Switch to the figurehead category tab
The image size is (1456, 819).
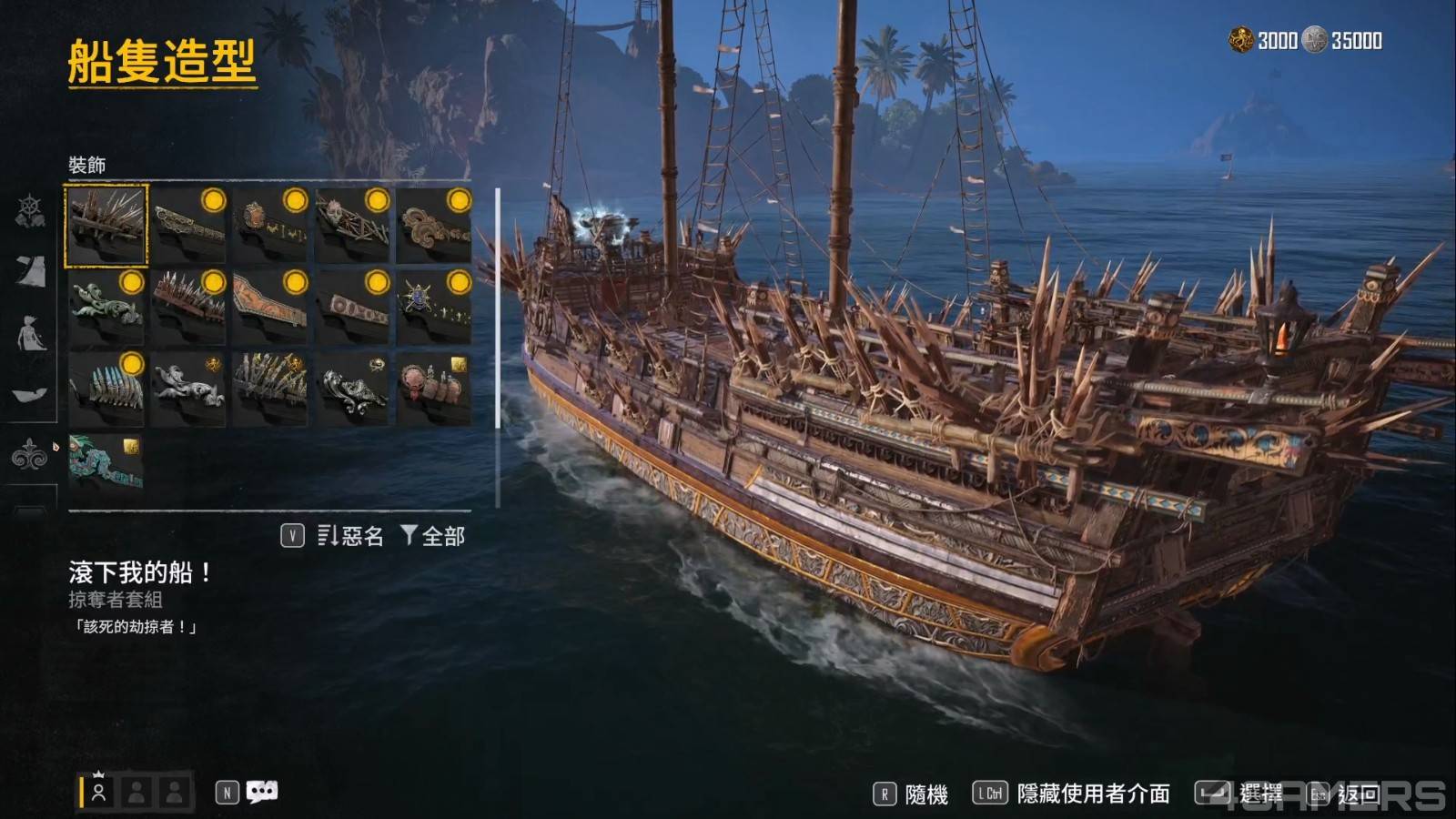pos(30,333)
